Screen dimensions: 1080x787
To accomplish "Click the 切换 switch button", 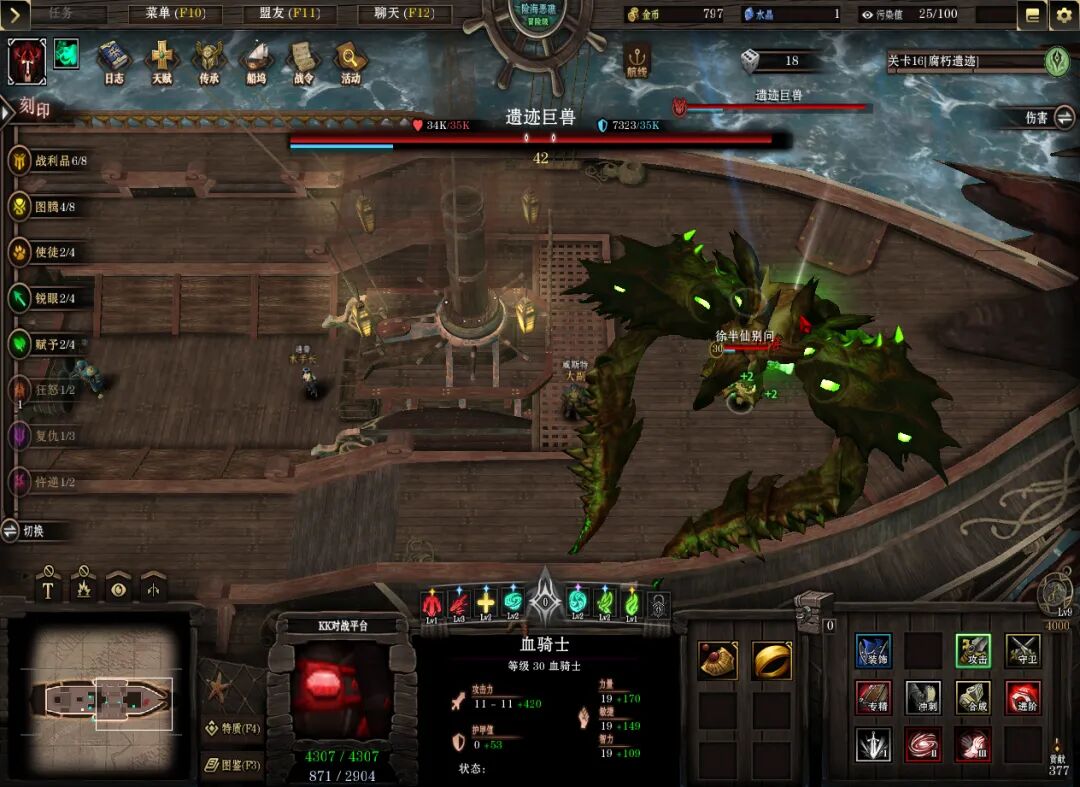I will click(33, 531).
